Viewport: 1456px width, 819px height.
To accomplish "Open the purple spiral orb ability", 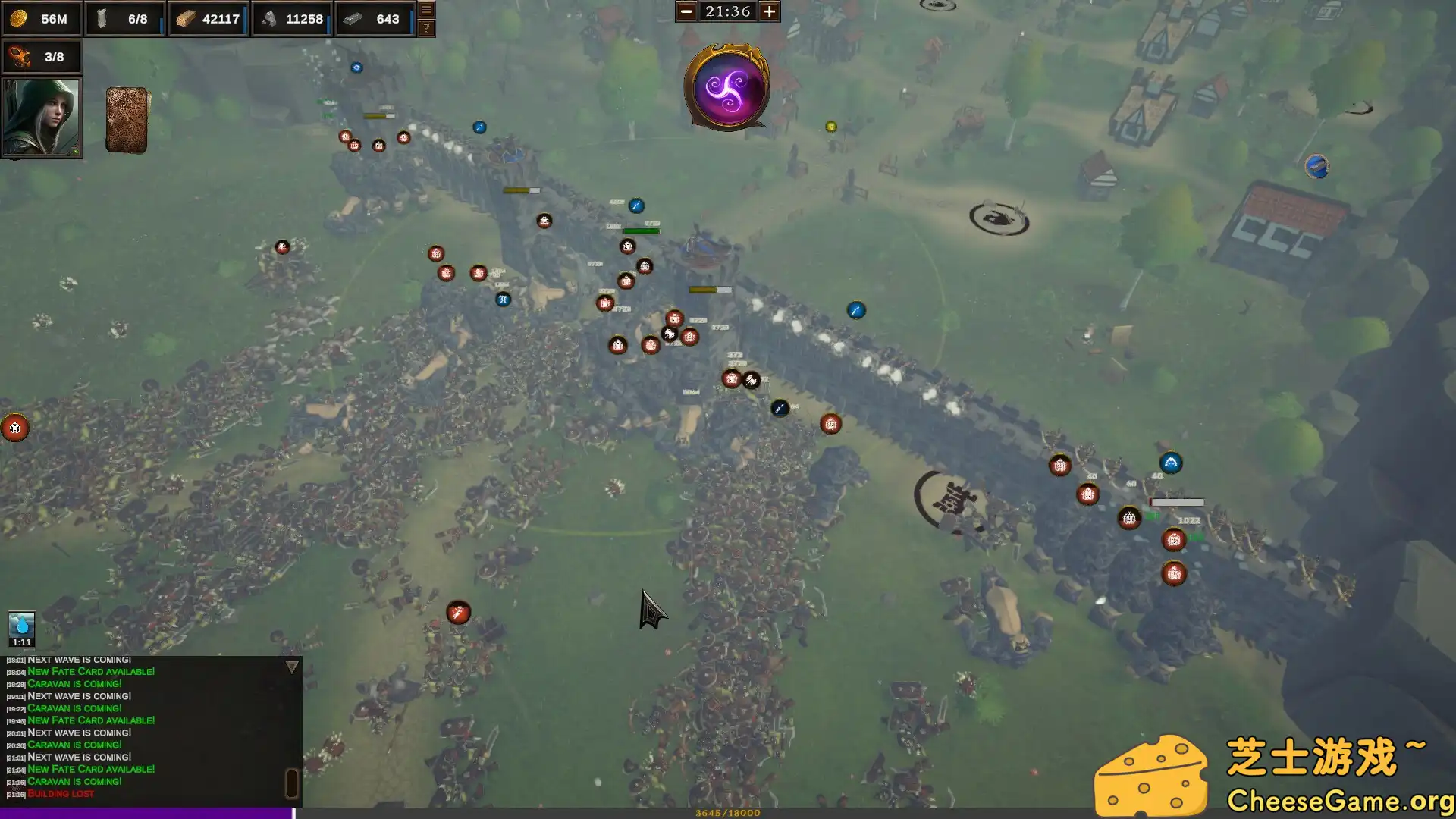I will pyautogui.click(x=726, y=89).
